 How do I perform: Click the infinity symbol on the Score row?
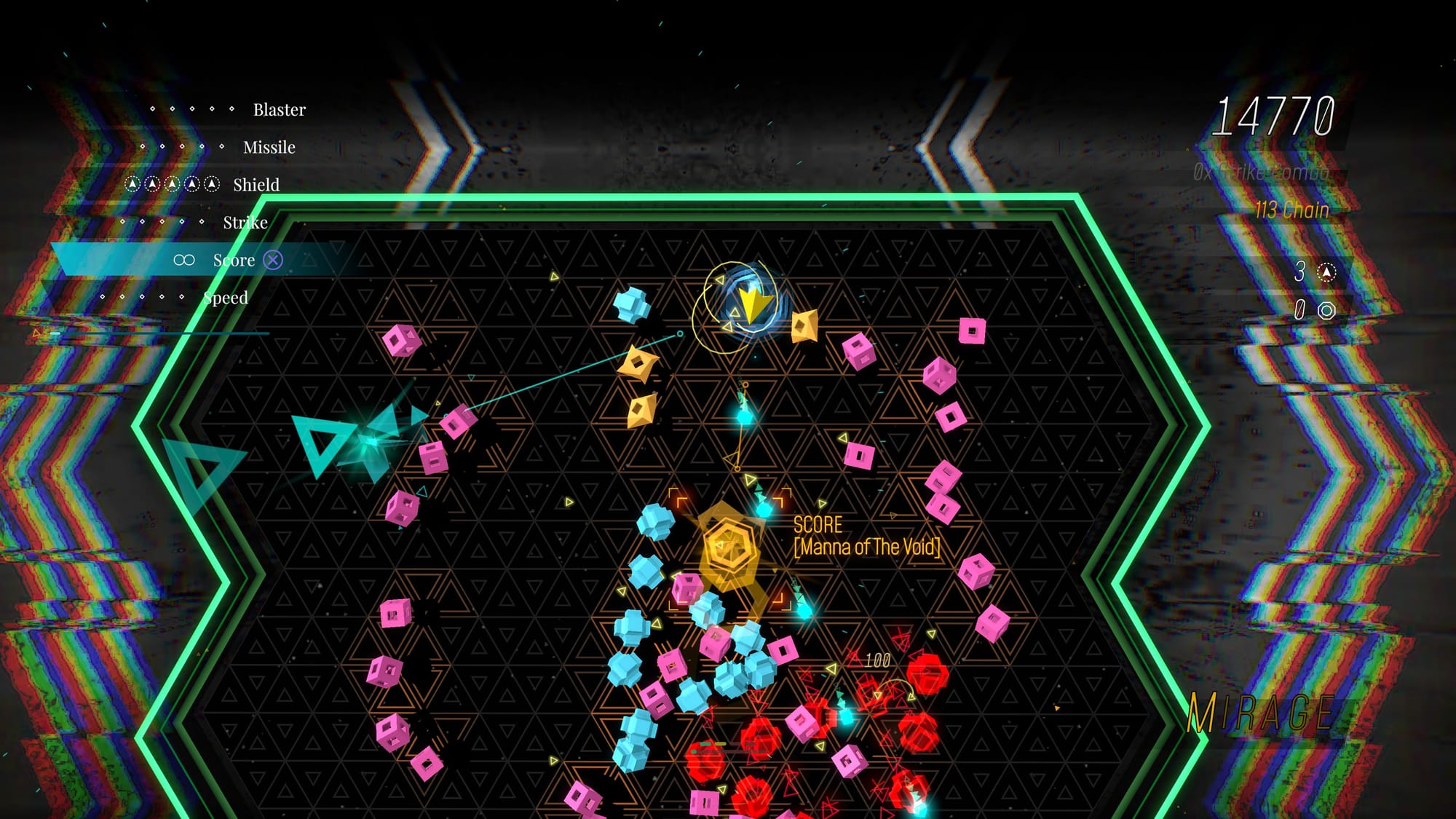point(183,259)
